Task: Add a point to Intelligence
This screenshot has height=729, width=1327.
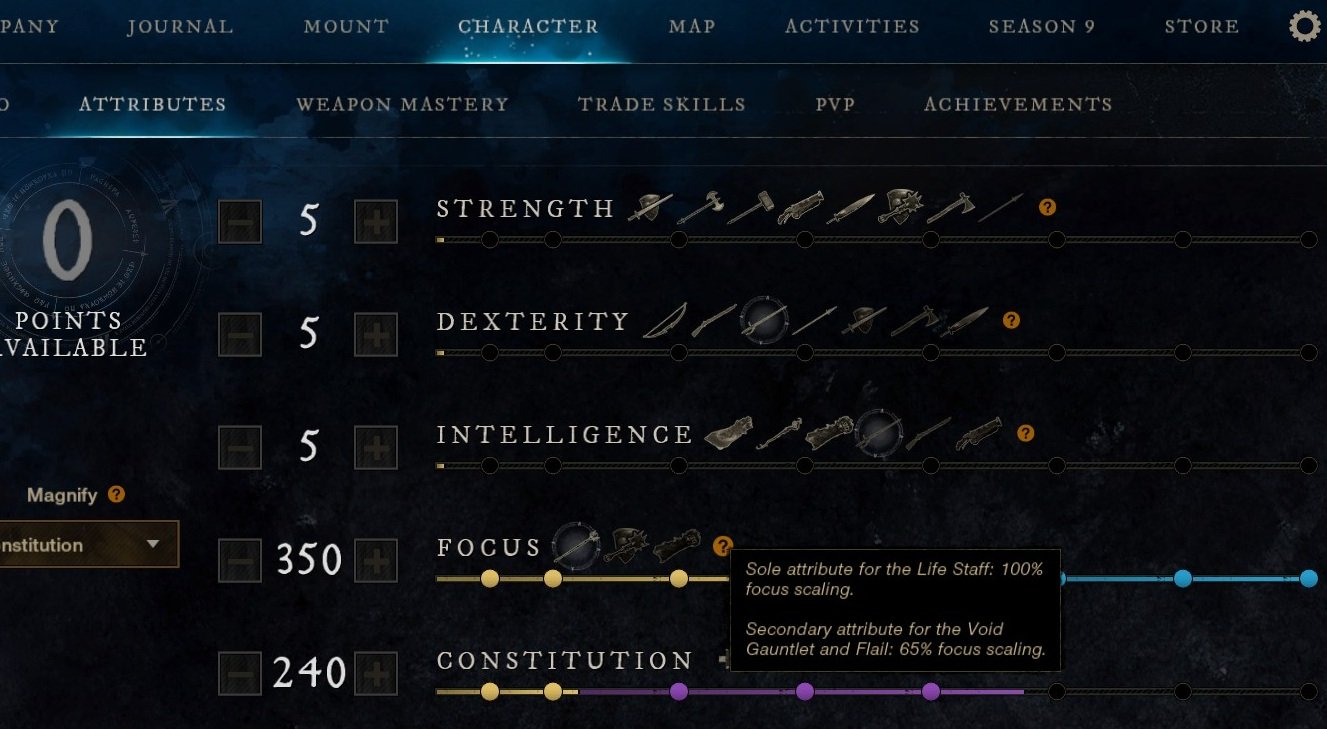Action: pos(376,447)
